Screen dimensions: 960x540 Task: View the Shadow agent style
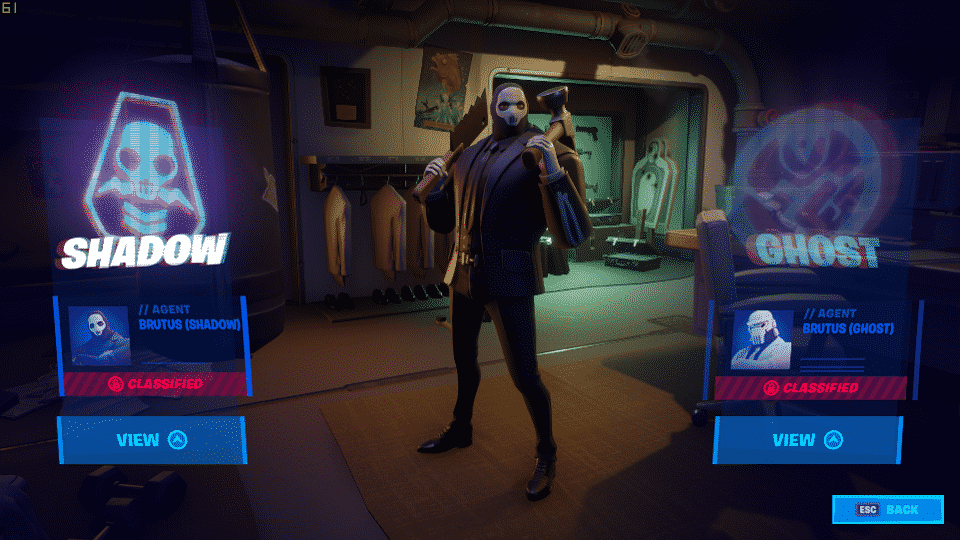pos(151,440)
